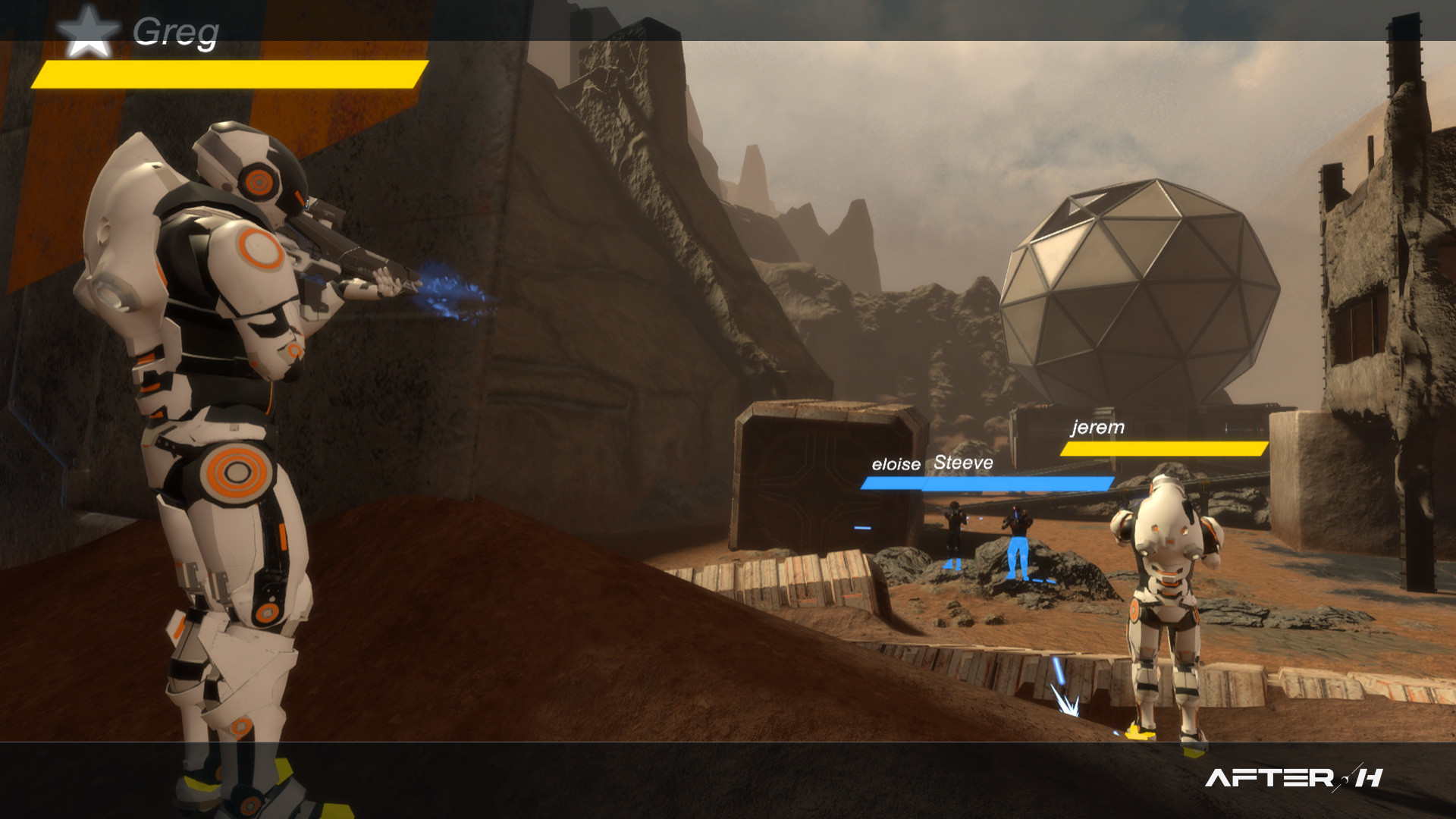Screen dimensions: 1456x819
Task: Choose the Steeve player name tag
Action: coord(963,463)
